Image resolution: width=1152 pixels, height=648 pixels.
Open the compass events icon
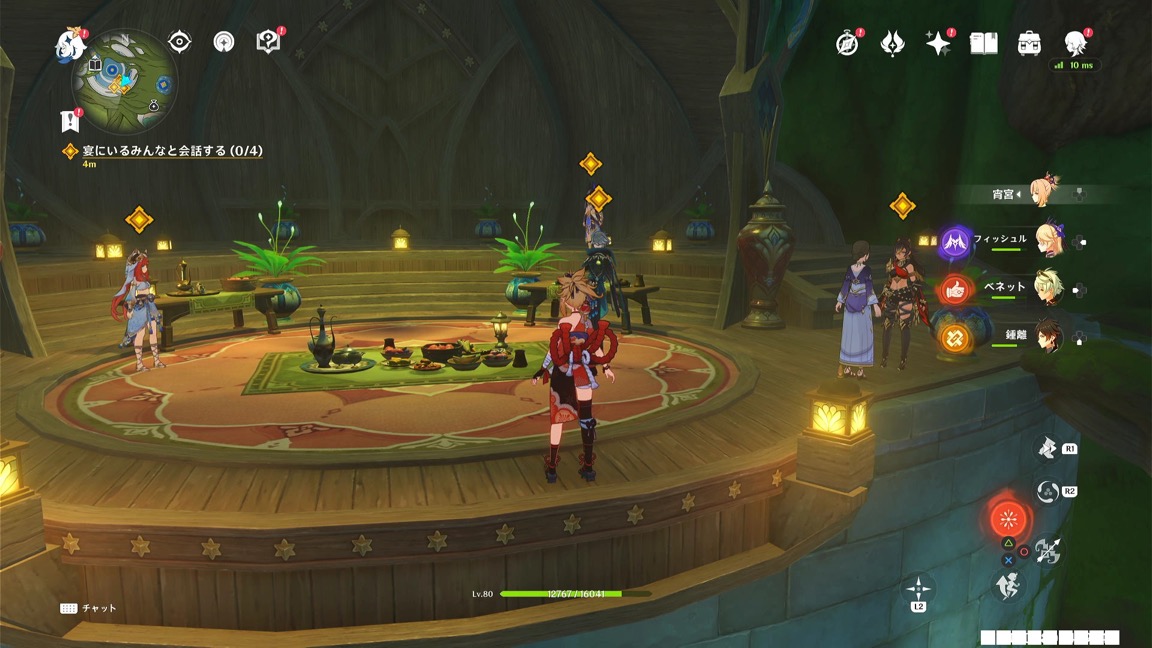[847, 44]
